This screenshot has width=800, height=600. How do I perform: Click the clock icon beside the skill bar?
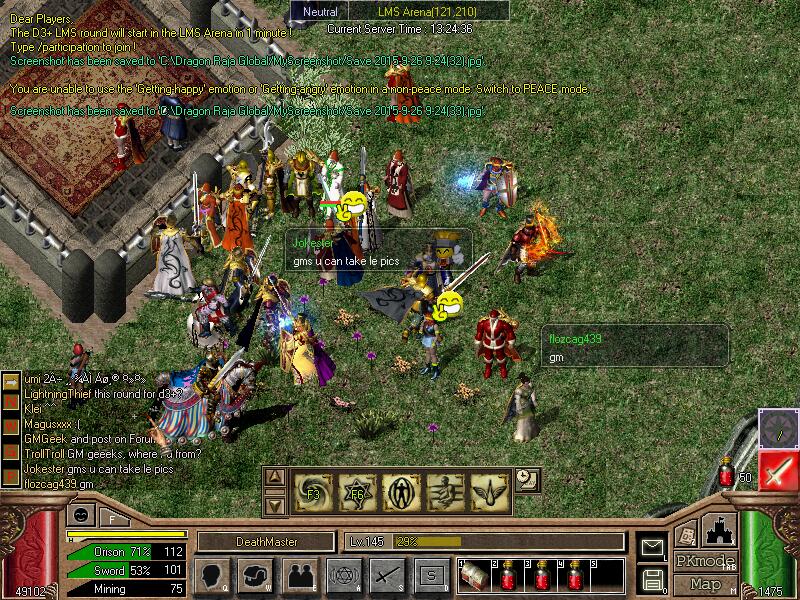(x=527, y=480)
